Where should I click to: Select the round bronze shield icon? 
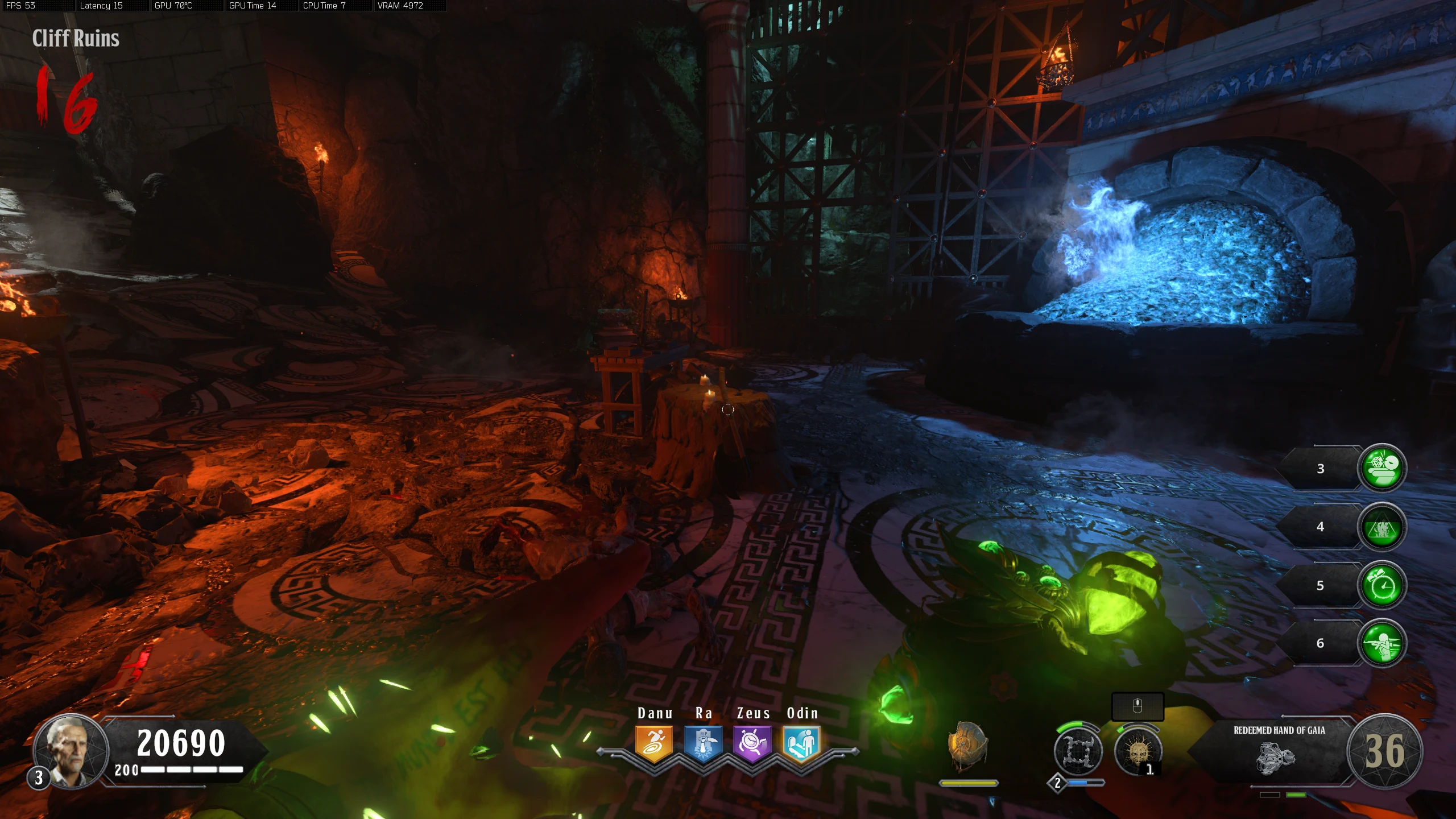(967, 747)
